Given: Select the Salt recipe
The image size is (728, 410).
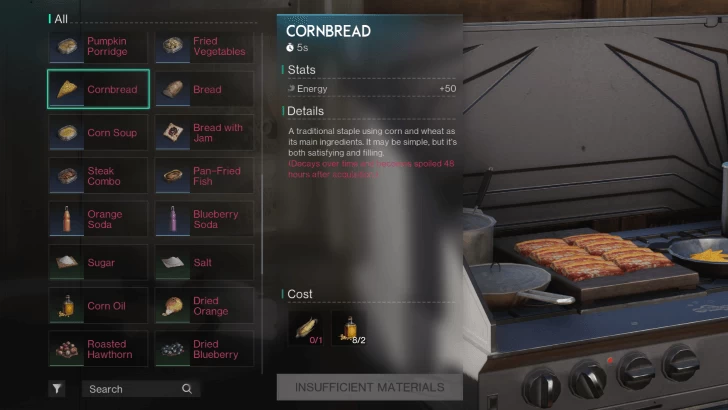Looking at the screenshot, I should coord(204,263).
